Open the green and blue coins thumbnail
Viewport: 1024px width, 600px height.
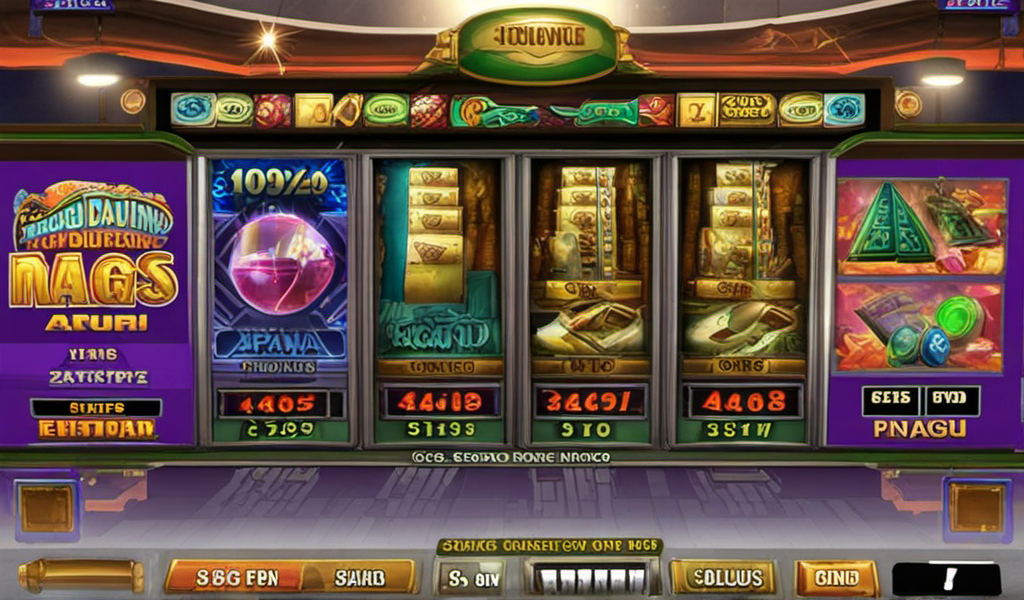pos(919,327)
